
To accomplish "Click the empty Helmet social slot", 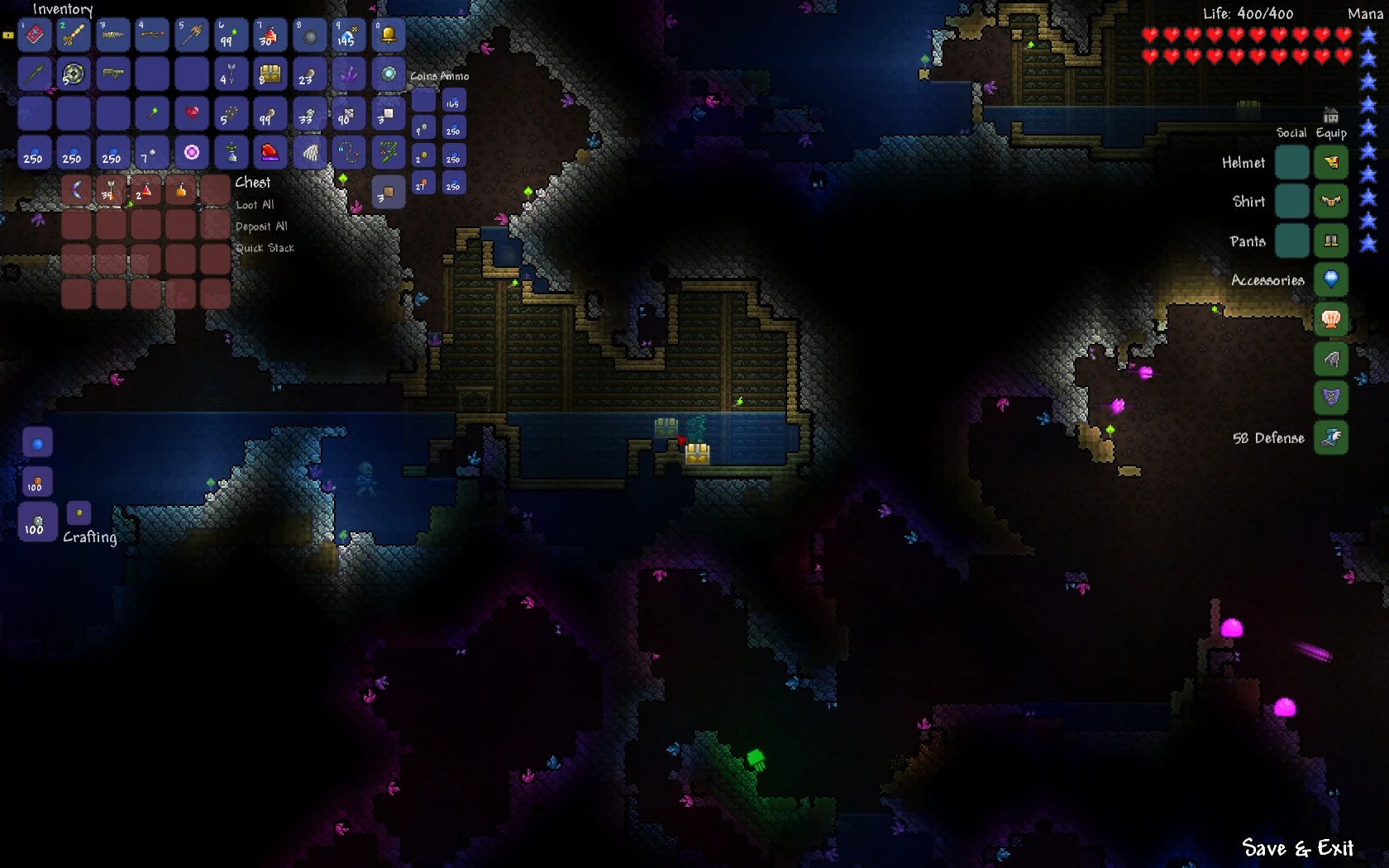I will point(1292,163).
